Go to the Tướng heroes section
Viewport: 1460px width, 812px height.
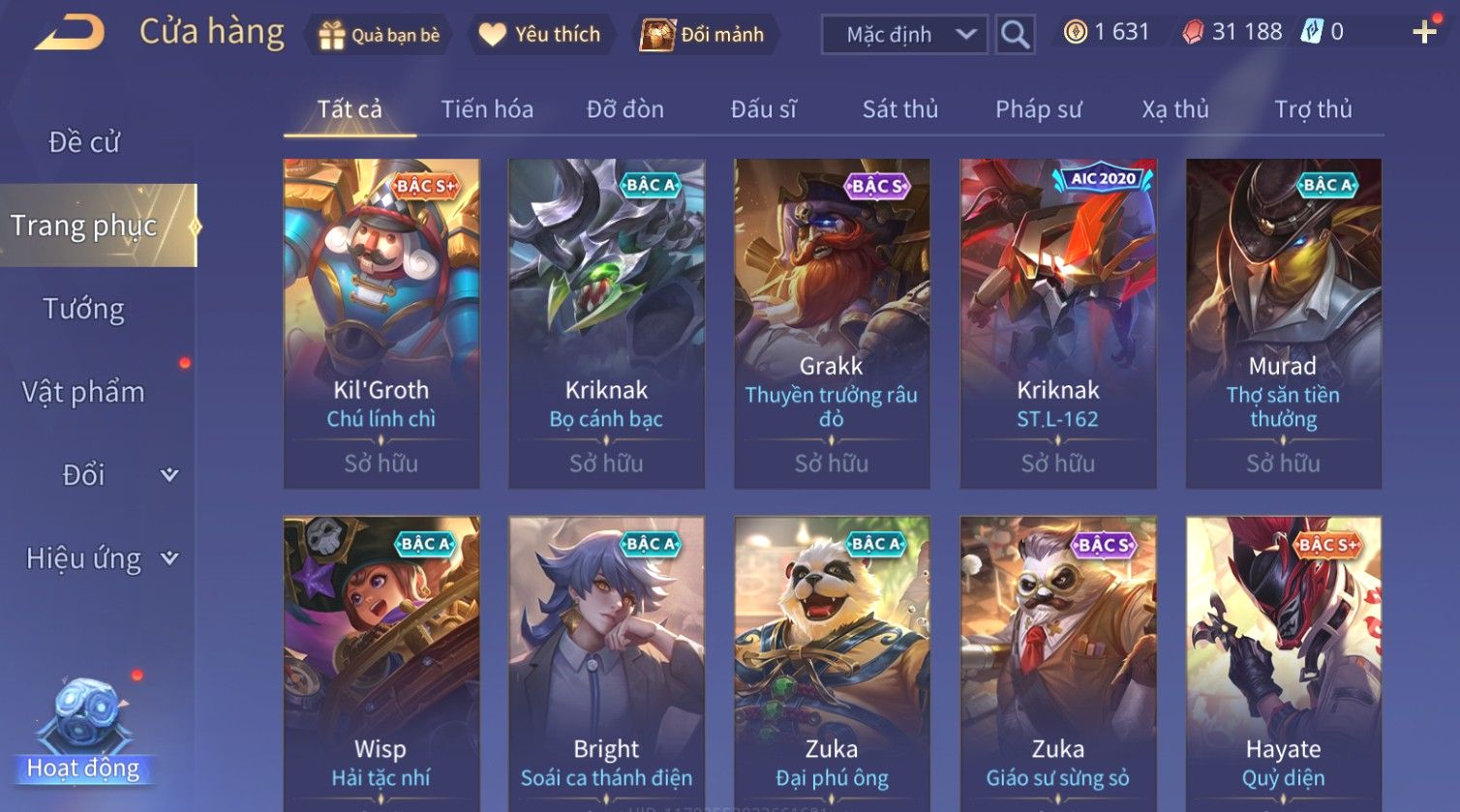coord(84,309)
